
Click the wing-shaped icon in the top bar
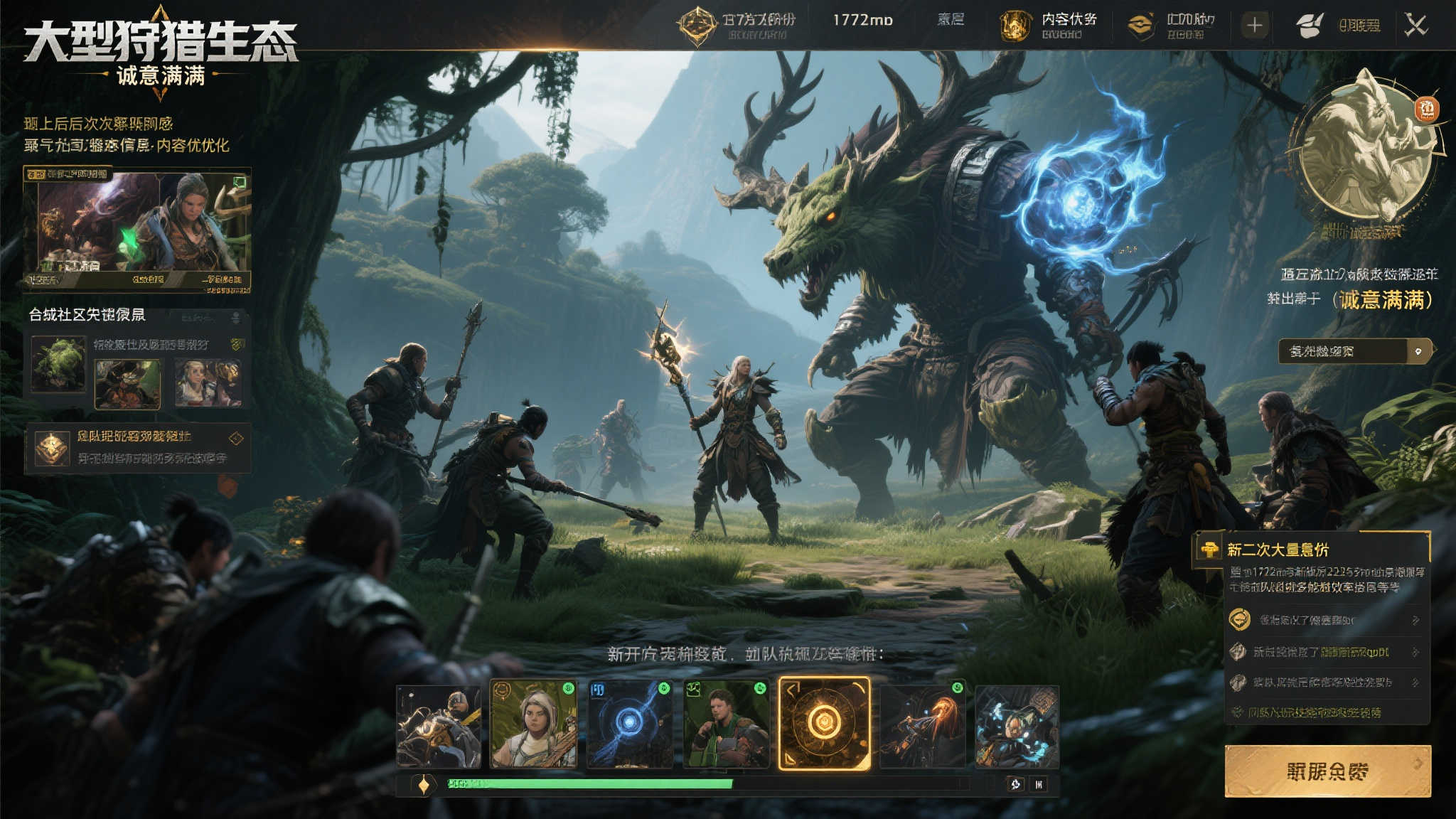click(x=1309, y=26)
